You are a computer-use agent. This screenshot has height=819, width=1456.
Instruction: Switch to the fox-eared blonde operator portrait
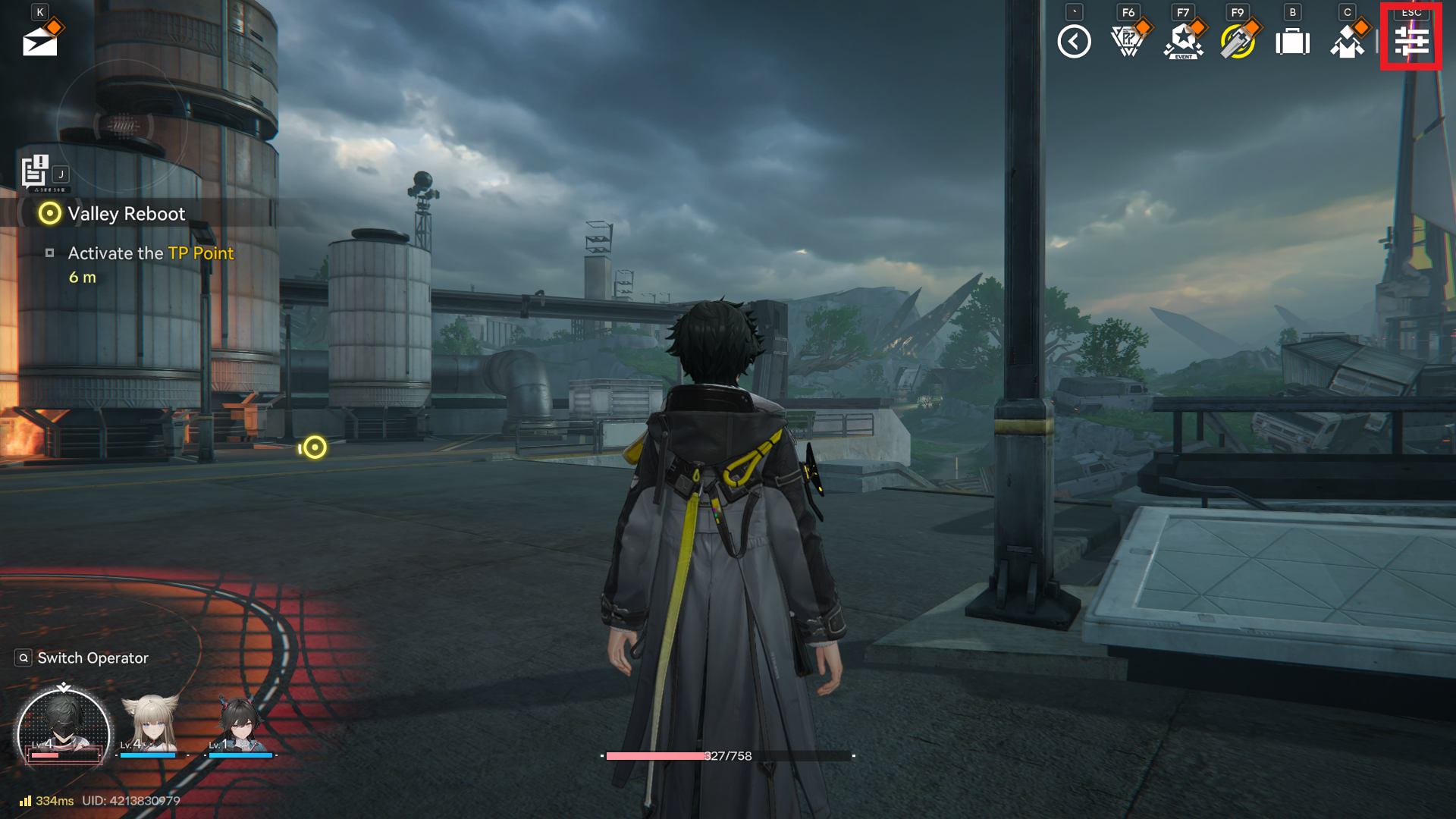[x=151, y=725]
